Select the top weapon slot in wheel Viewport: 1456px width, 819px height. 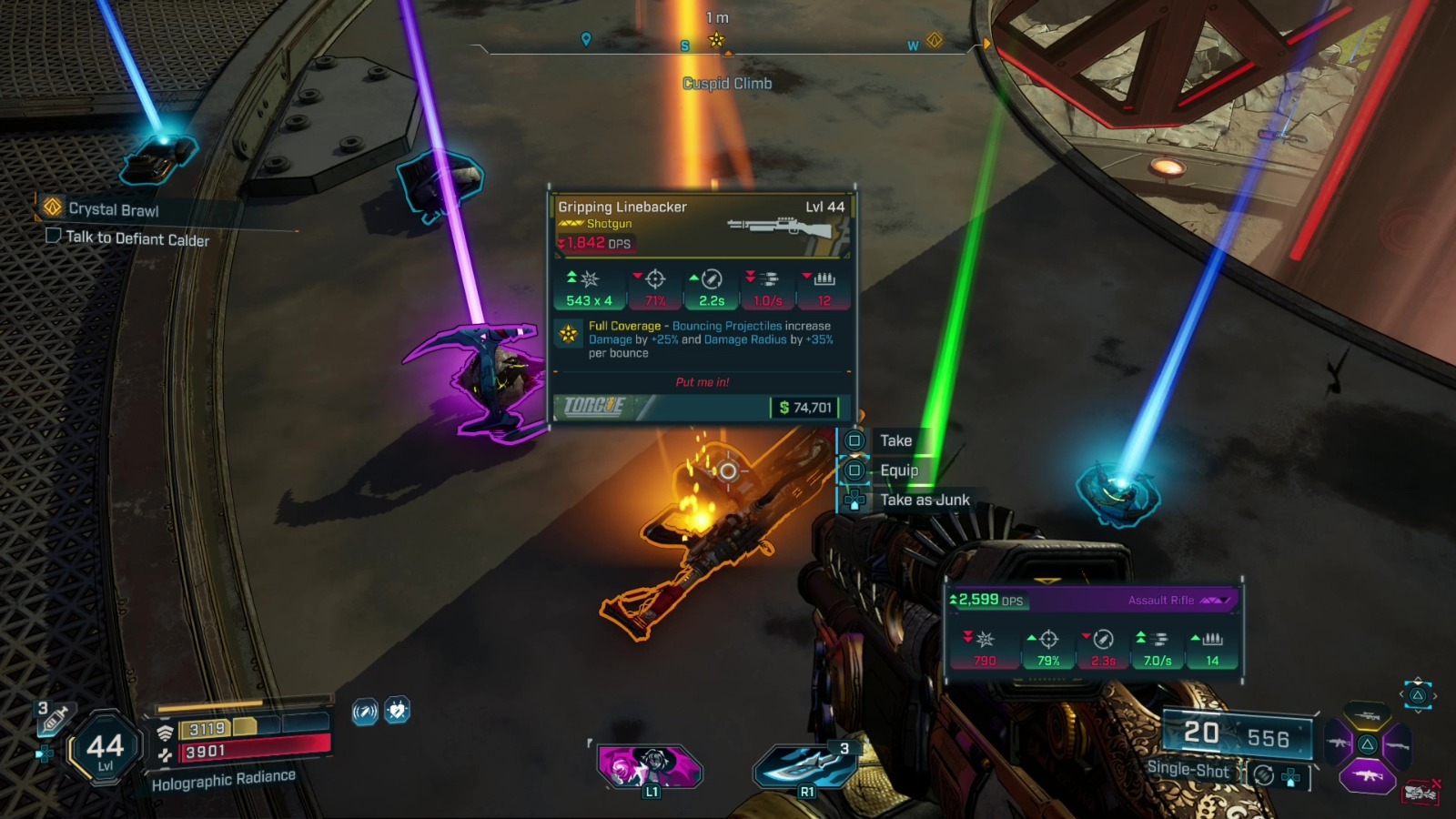[x=1367, y=715]
